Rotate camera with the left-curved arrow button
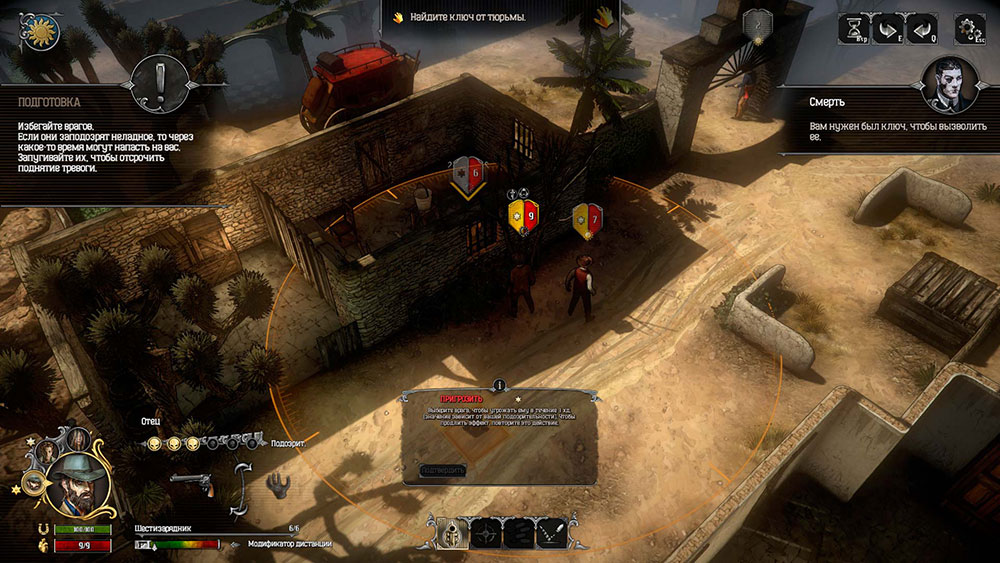1000x563 pixels. (922, 30)
